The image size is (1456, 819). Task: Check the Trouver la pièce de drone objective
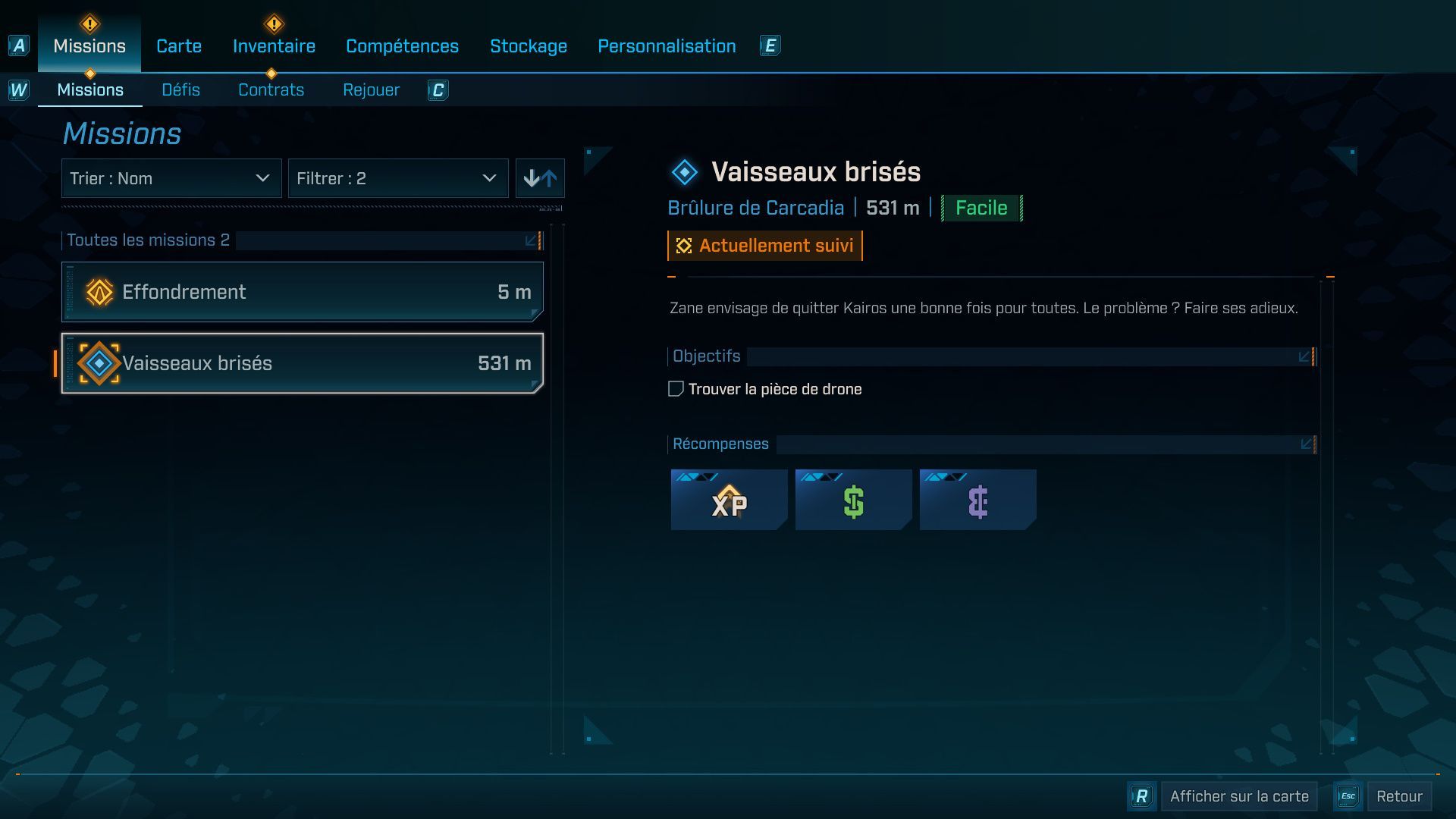click(x=675, y=388)
